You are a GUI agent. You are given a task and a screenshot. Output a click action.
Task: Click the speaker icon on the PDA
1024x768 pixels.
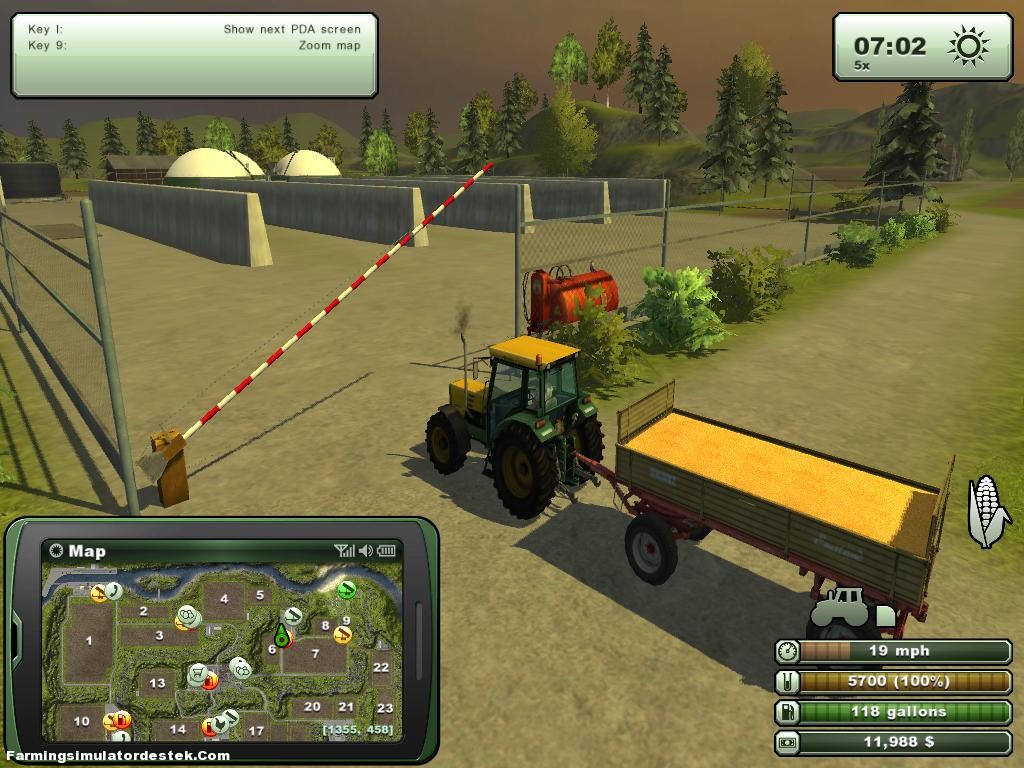pos(365,550)
